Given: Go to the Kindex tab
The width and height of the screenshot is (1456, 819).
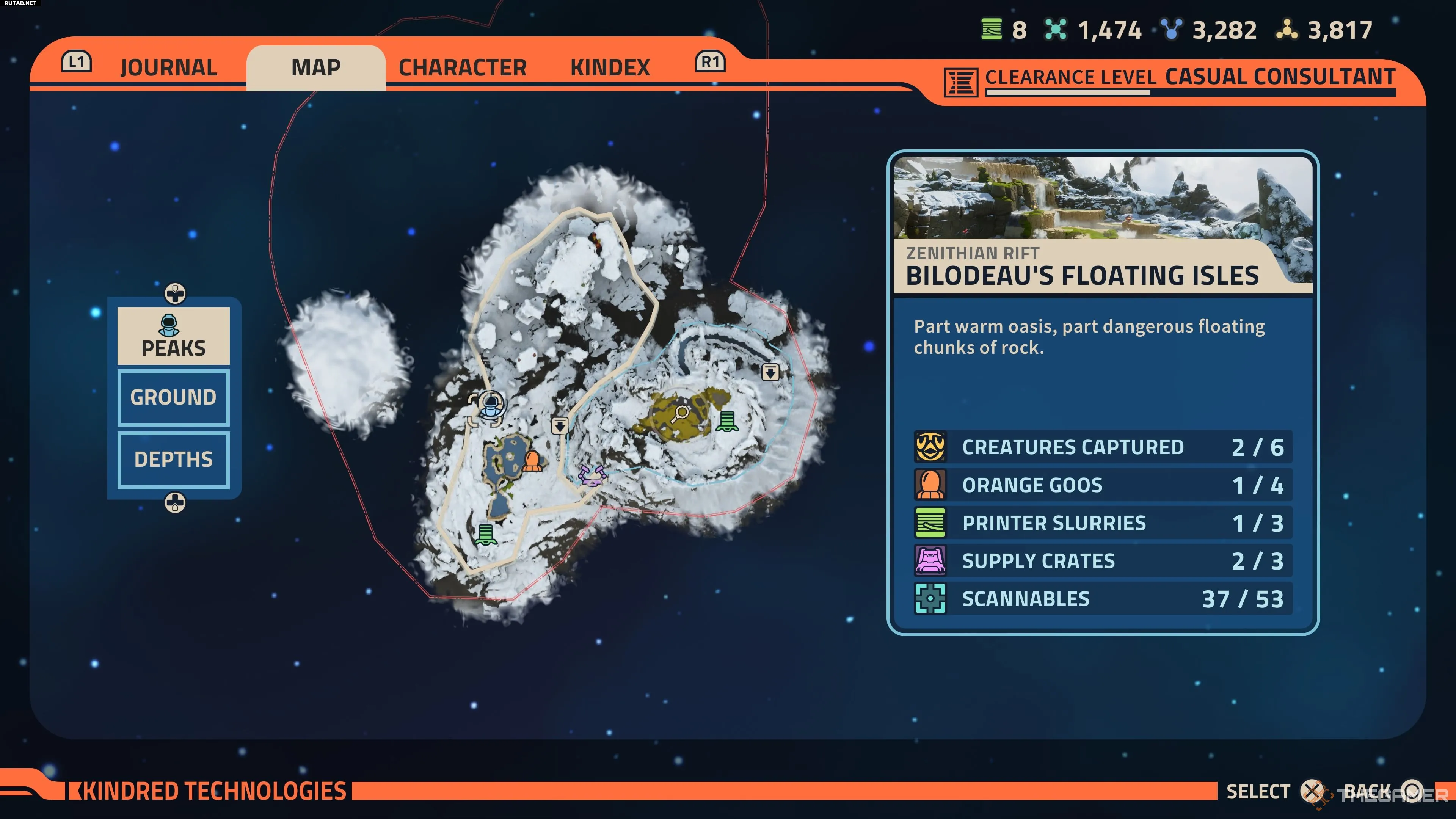Looking at the screenshot, I should click(x=610, y=68).
